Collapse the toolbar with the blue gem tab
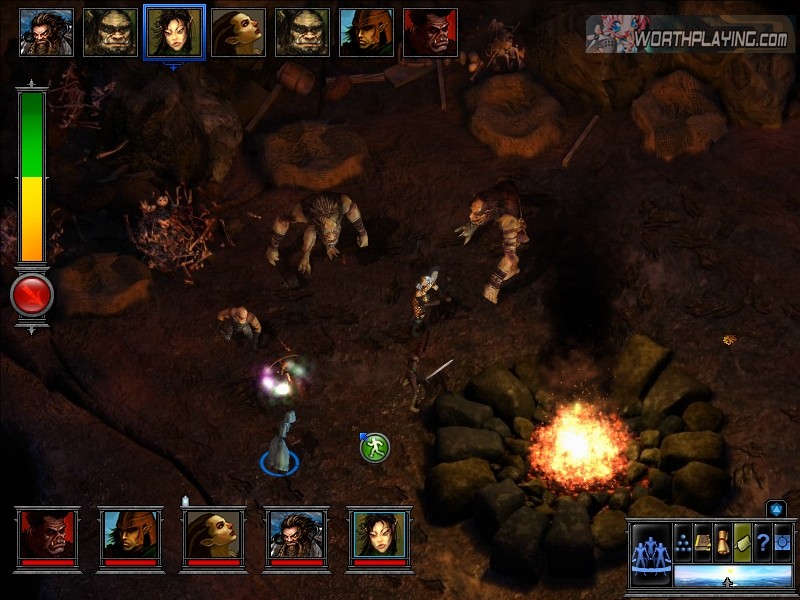The image size is (800, 600). 777,509
